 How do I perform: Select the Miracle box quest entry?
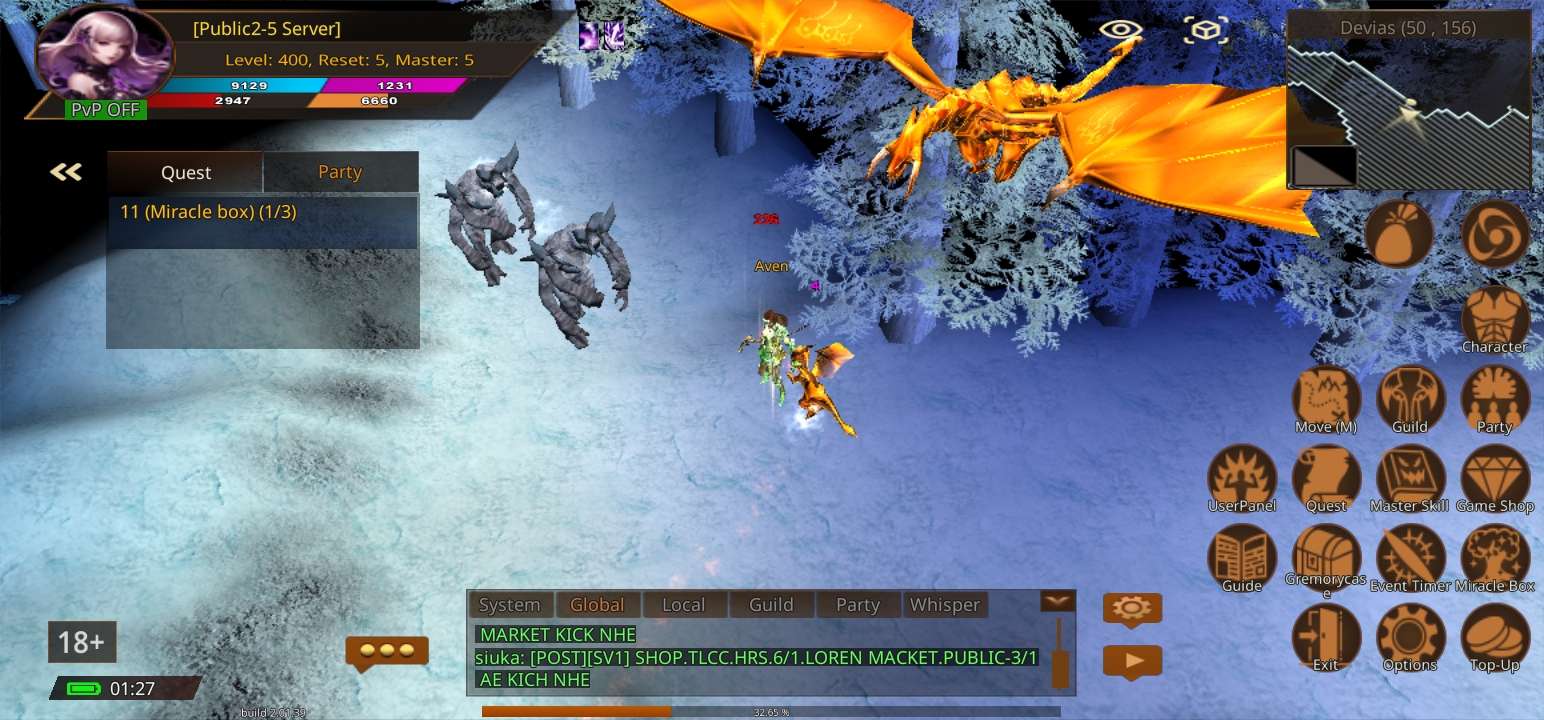262,213
